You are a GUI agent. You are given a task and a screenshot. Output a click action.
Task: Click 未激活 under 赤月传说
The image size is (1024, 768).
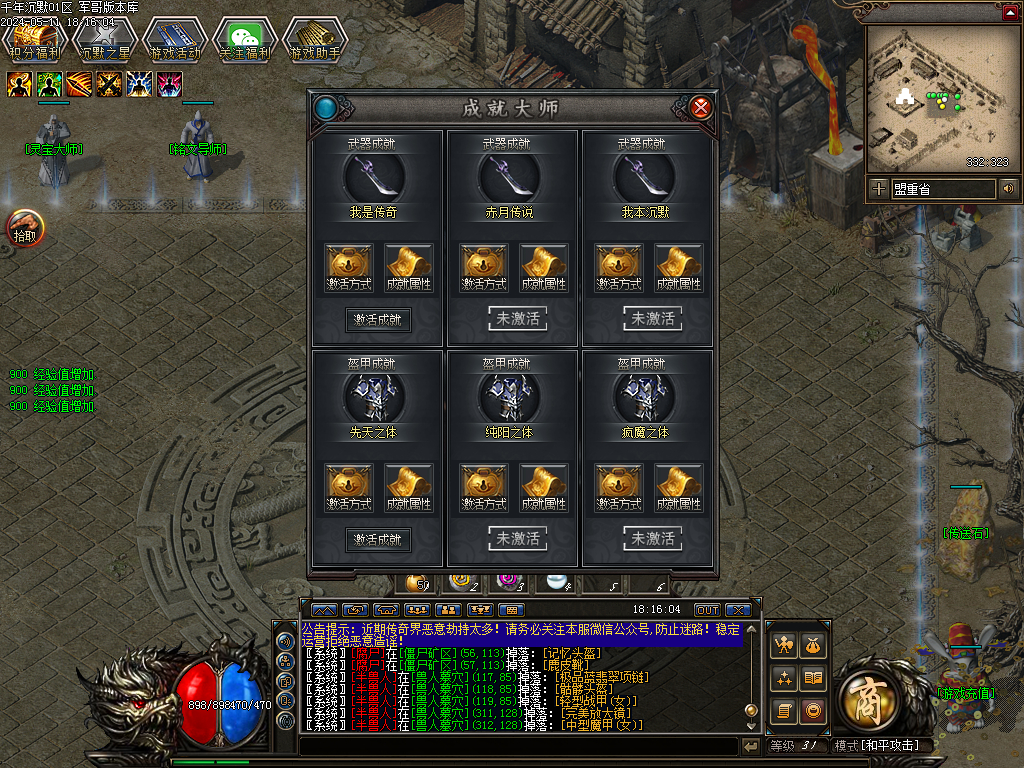coord(517,319)
